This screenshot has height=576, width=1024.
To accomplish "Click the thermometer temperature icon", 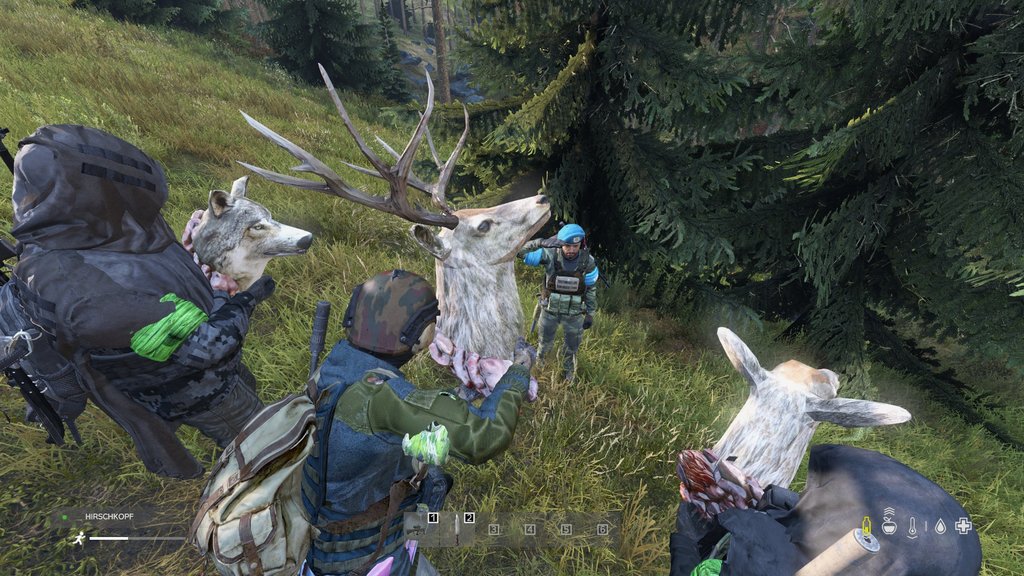I will coord(913,527).
